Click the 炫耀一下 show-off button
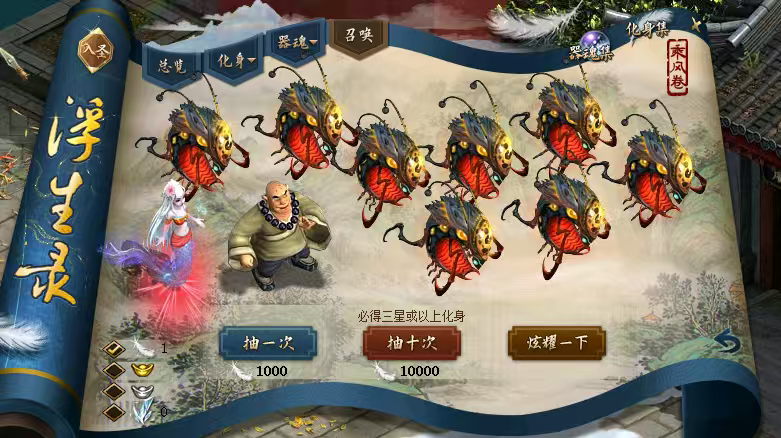 coord(557,342)
